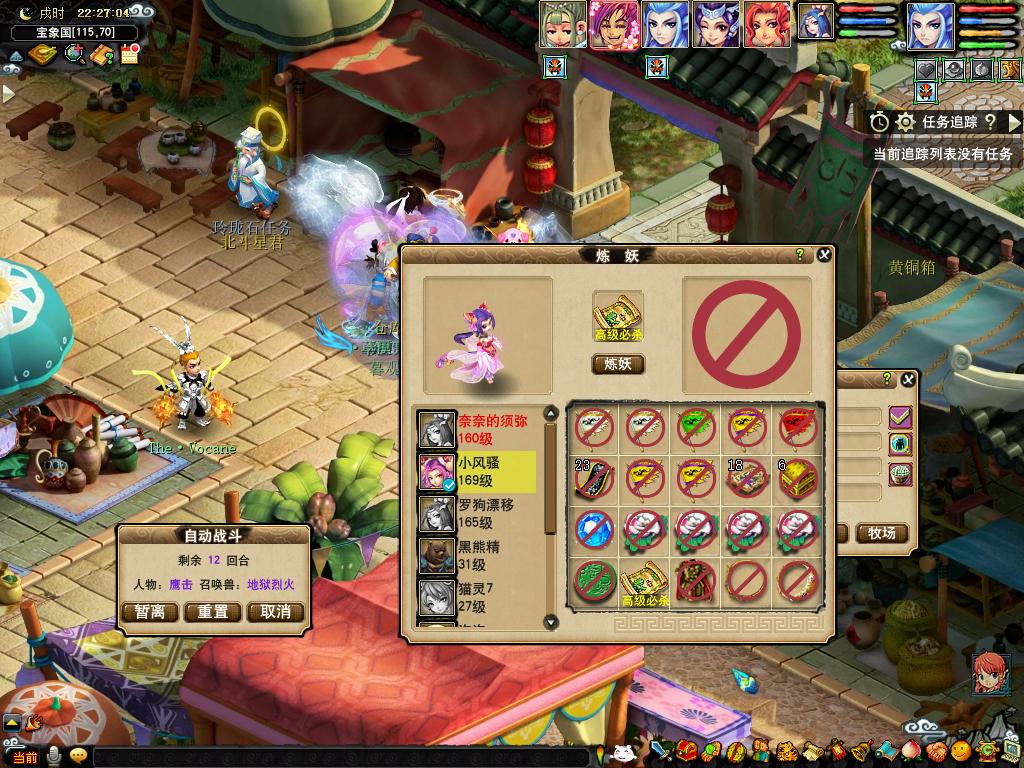1024x768 pixels.
Task: Select pet 猫灵7 level 27
Action: click(x=480, y=598)
